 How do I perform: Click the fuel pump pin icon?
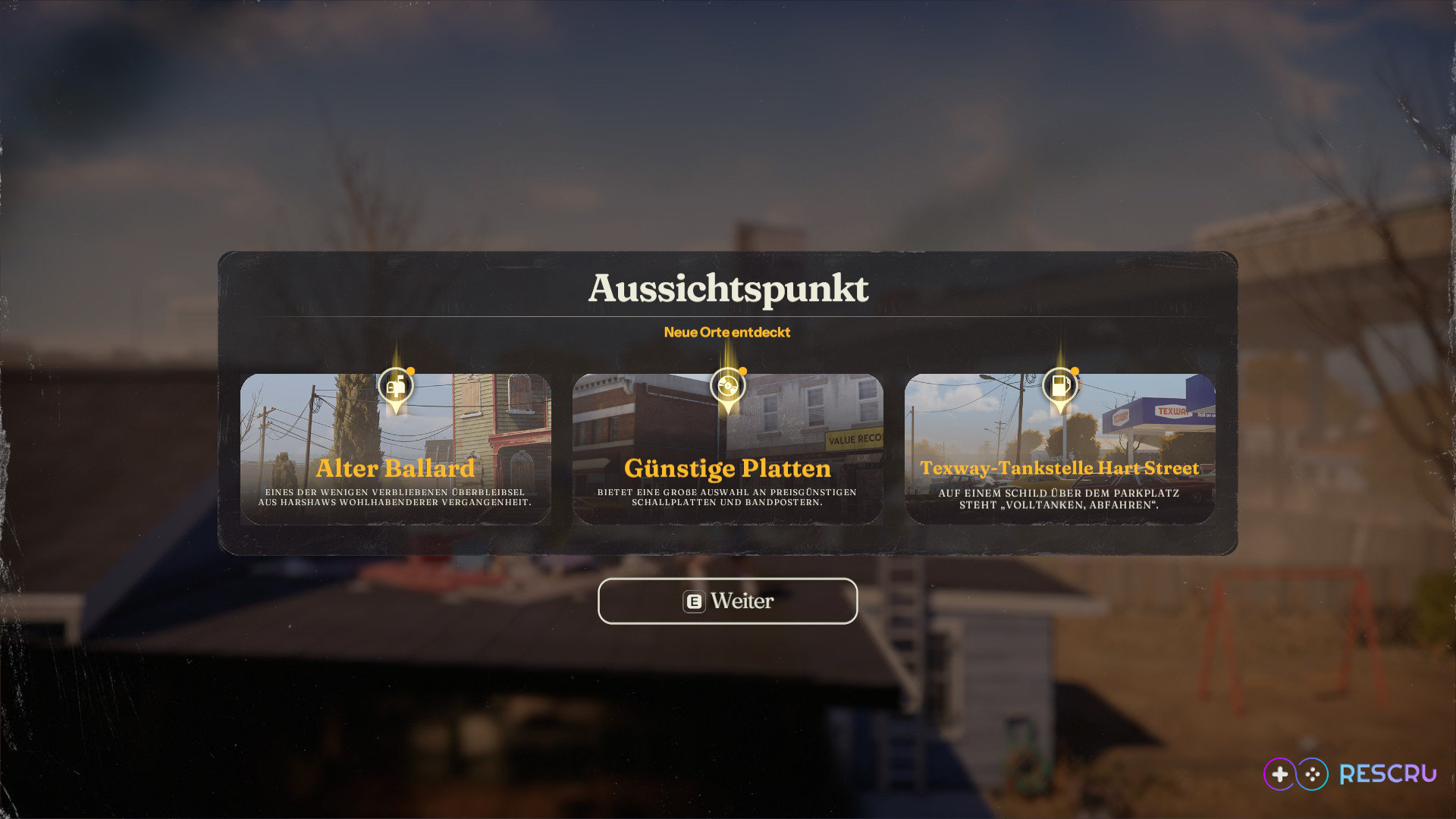pos(1059,386)
